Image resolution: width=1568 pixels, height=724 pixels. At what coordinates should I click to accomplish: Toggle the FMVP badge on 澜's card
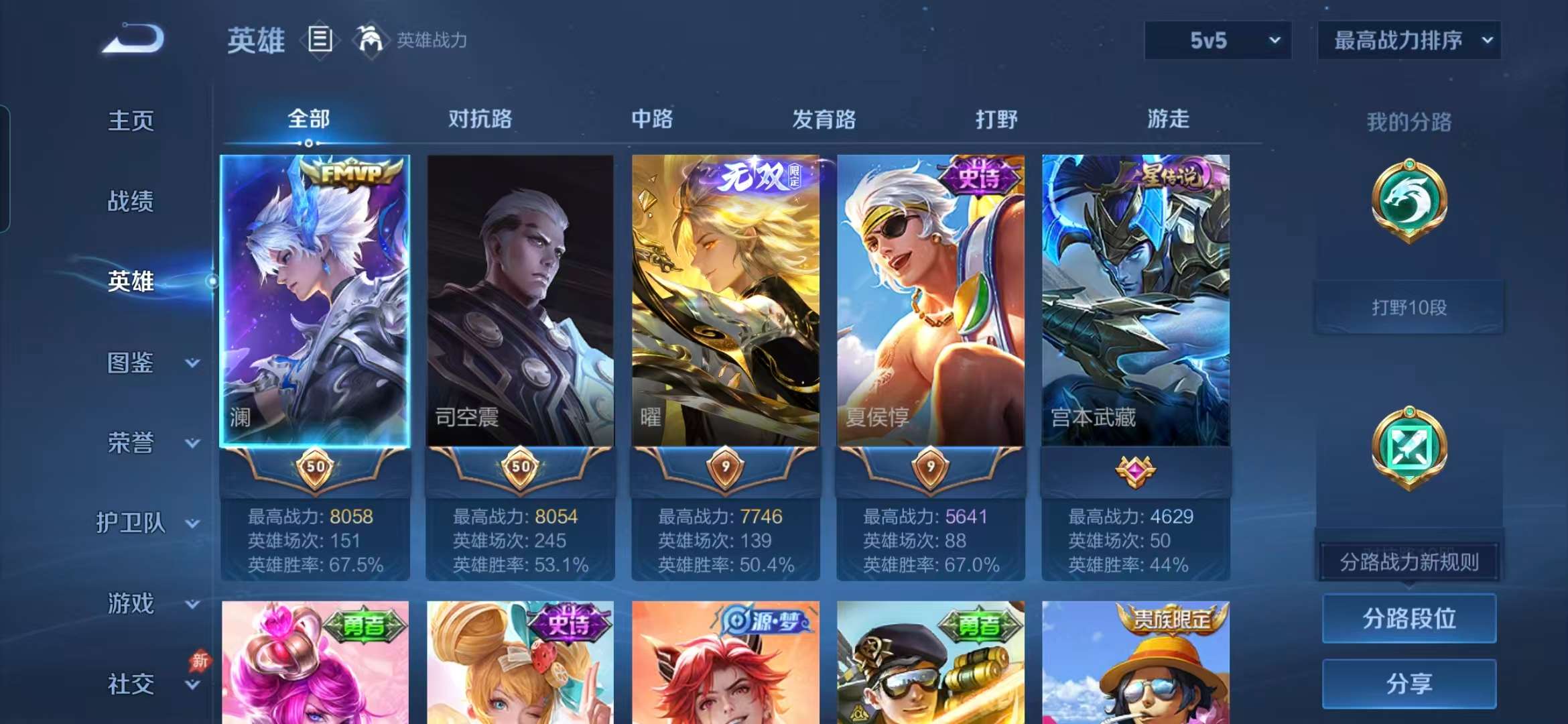pyautogui.click(x=350, y=174)
